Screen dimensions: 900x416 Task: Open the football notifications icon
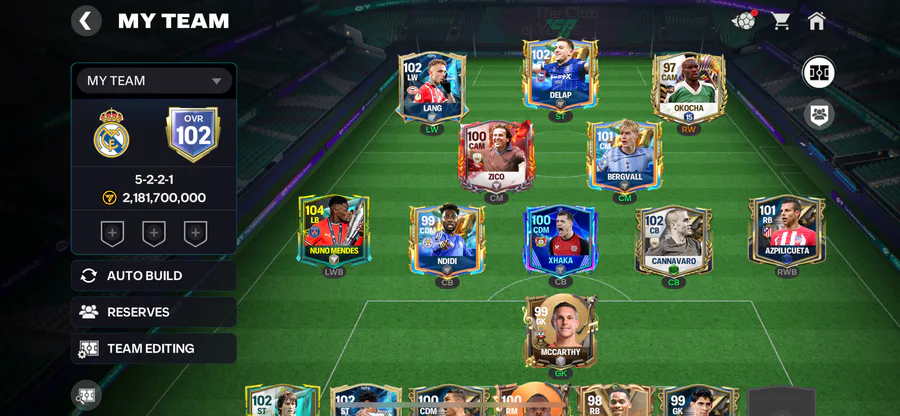(x=744, y=21)
